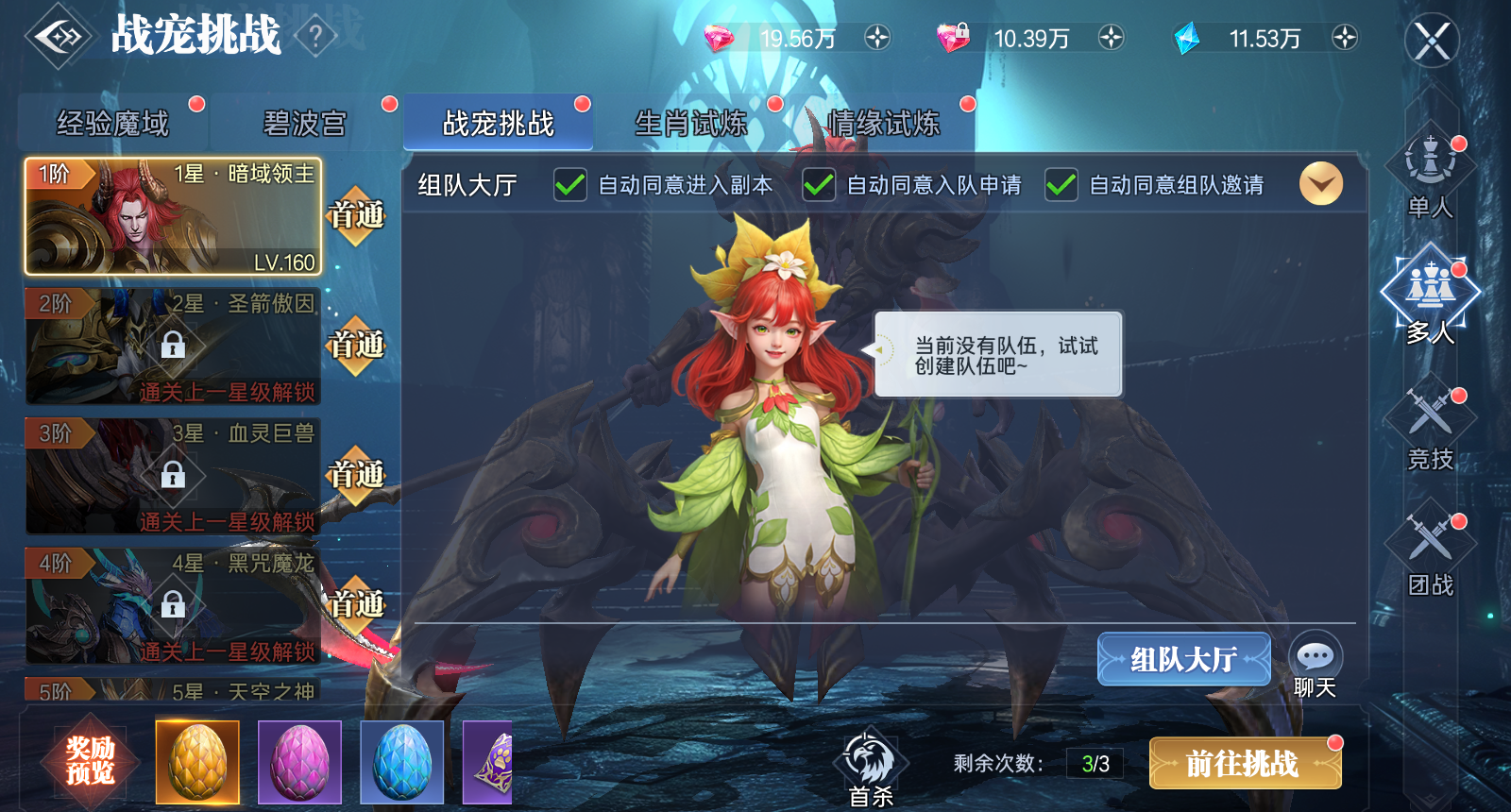This screenshot has width=1511, height=812.
Task: Switch to the 生肖试炼 tab
Action: coord(689,122)
